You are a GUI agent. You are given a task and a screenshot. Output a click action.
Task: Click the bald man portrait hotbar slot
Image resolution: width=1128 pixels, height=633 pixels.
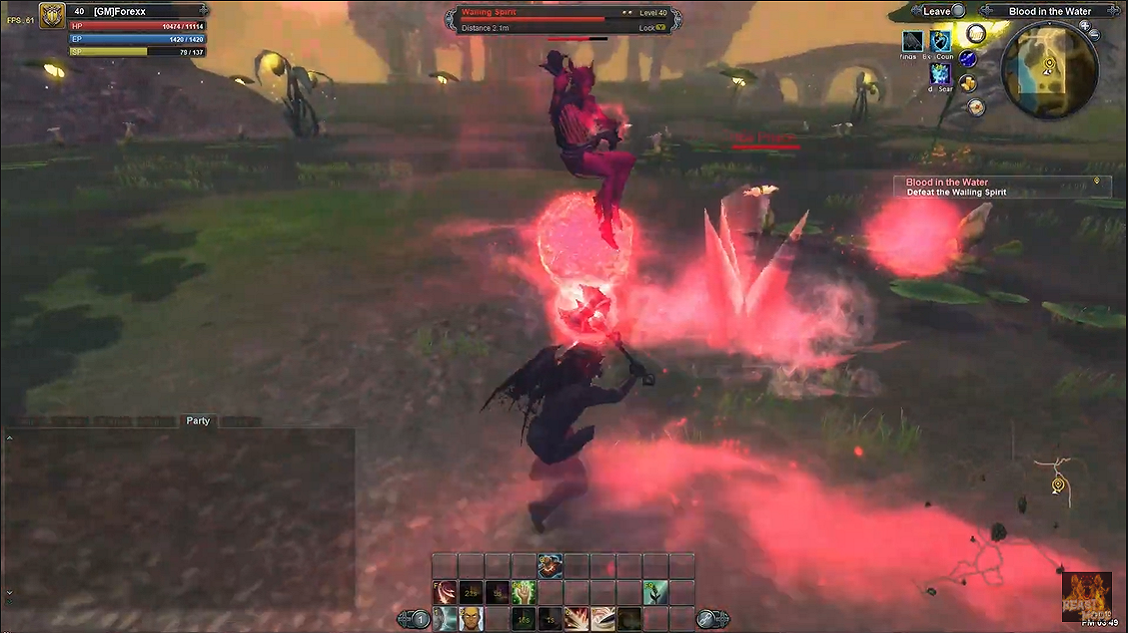point(471,618)
